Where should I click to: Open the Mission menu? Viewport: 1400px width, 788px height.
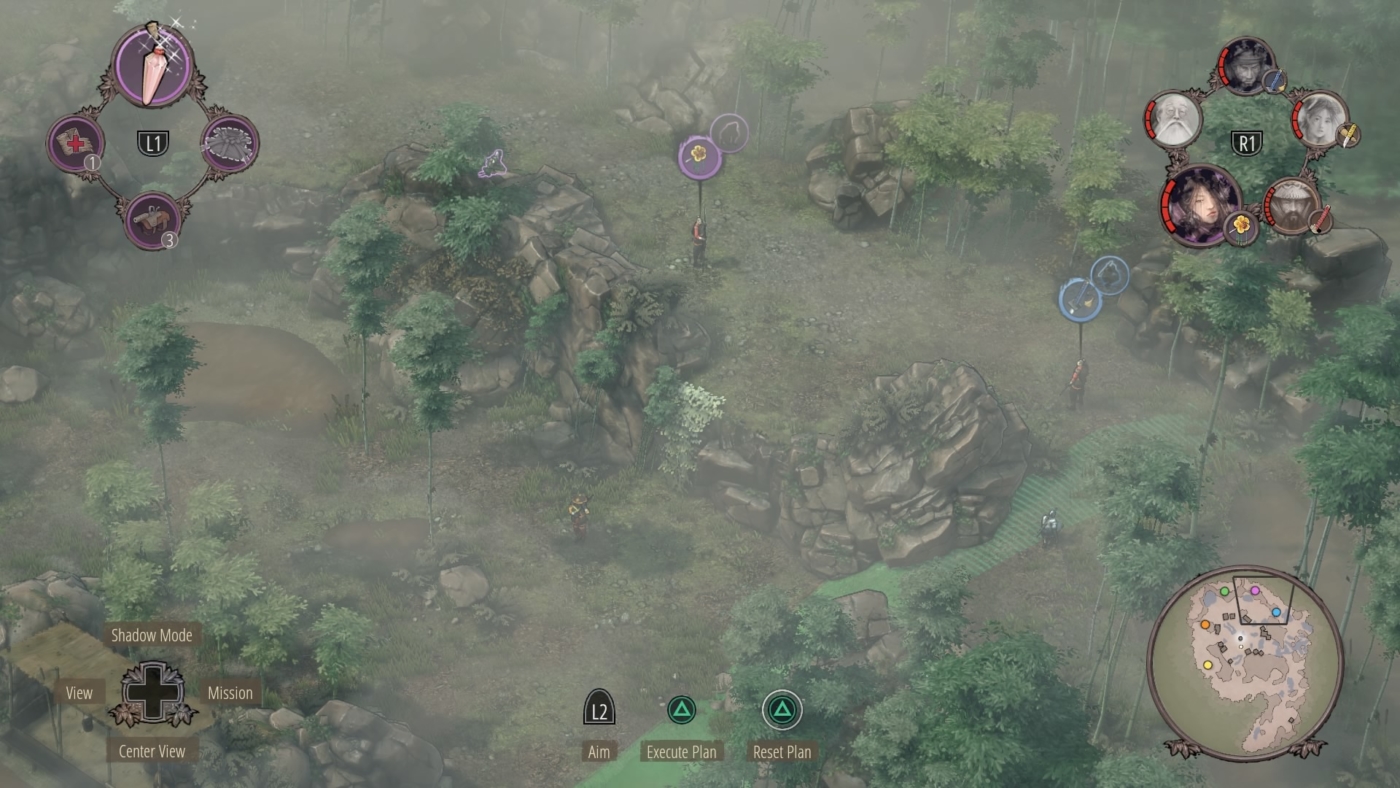[229, 692]
